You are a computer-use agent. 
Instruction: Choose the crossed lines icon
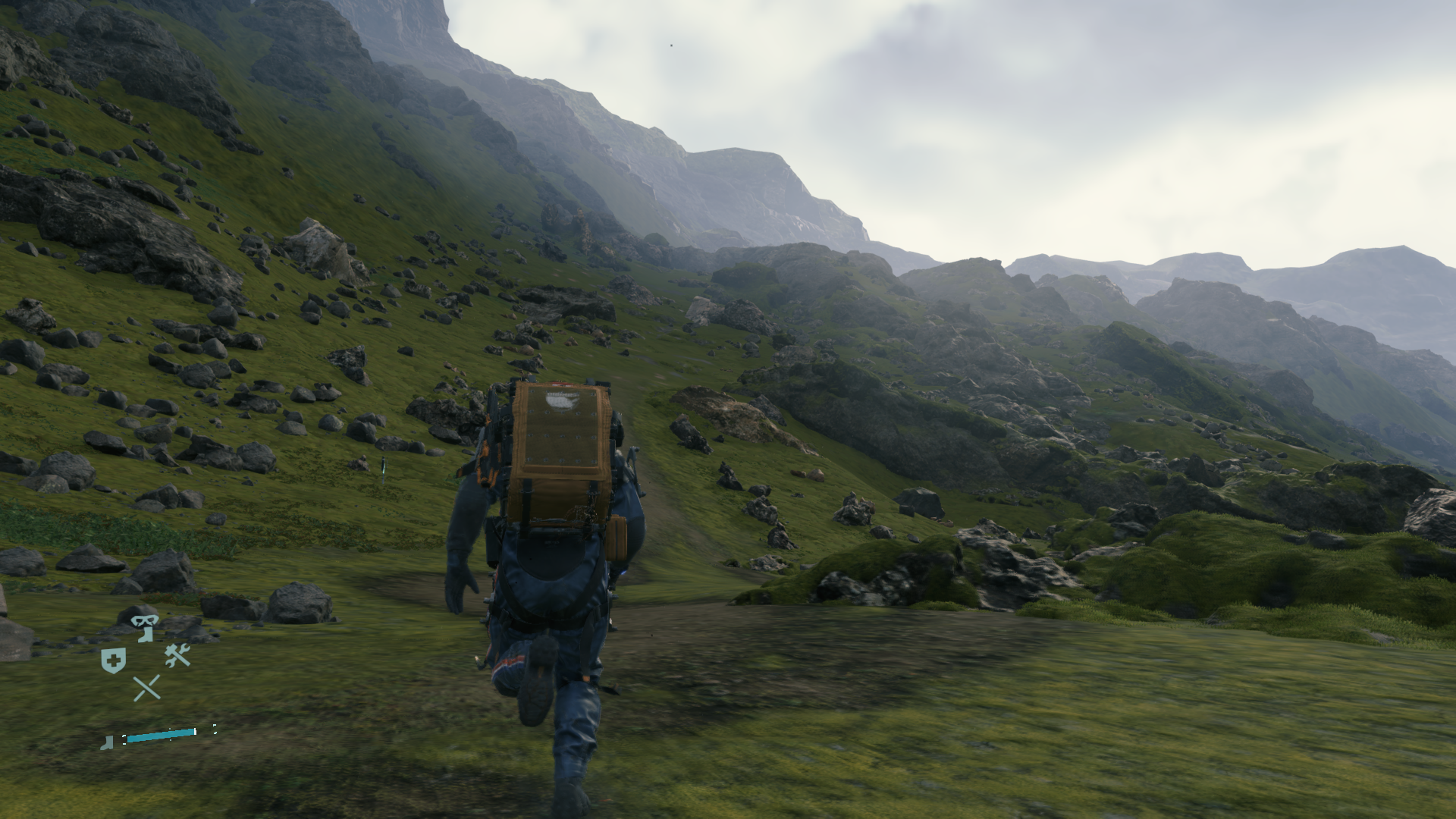(x=146, y=688)
